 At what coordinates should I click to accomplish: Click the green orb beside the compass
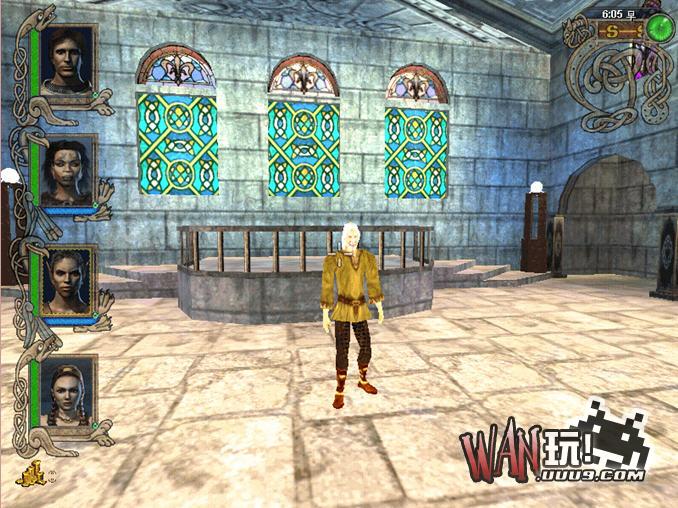click(x=657, y=28)
